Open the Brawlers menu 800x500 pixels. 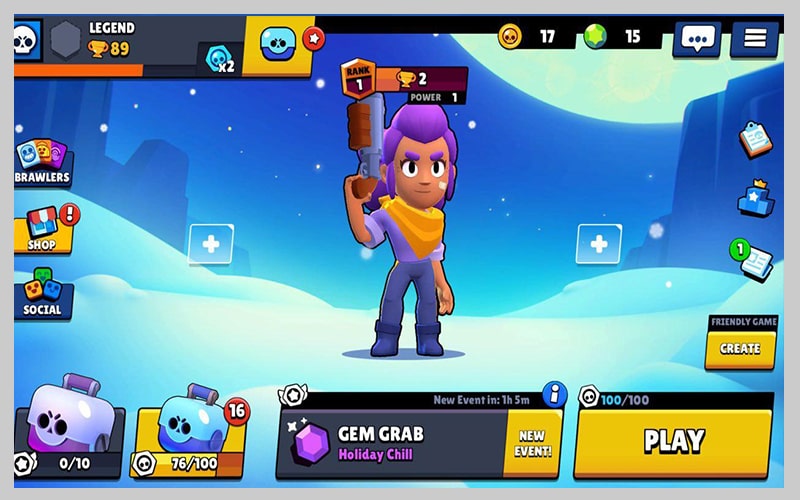pos(42,160)
